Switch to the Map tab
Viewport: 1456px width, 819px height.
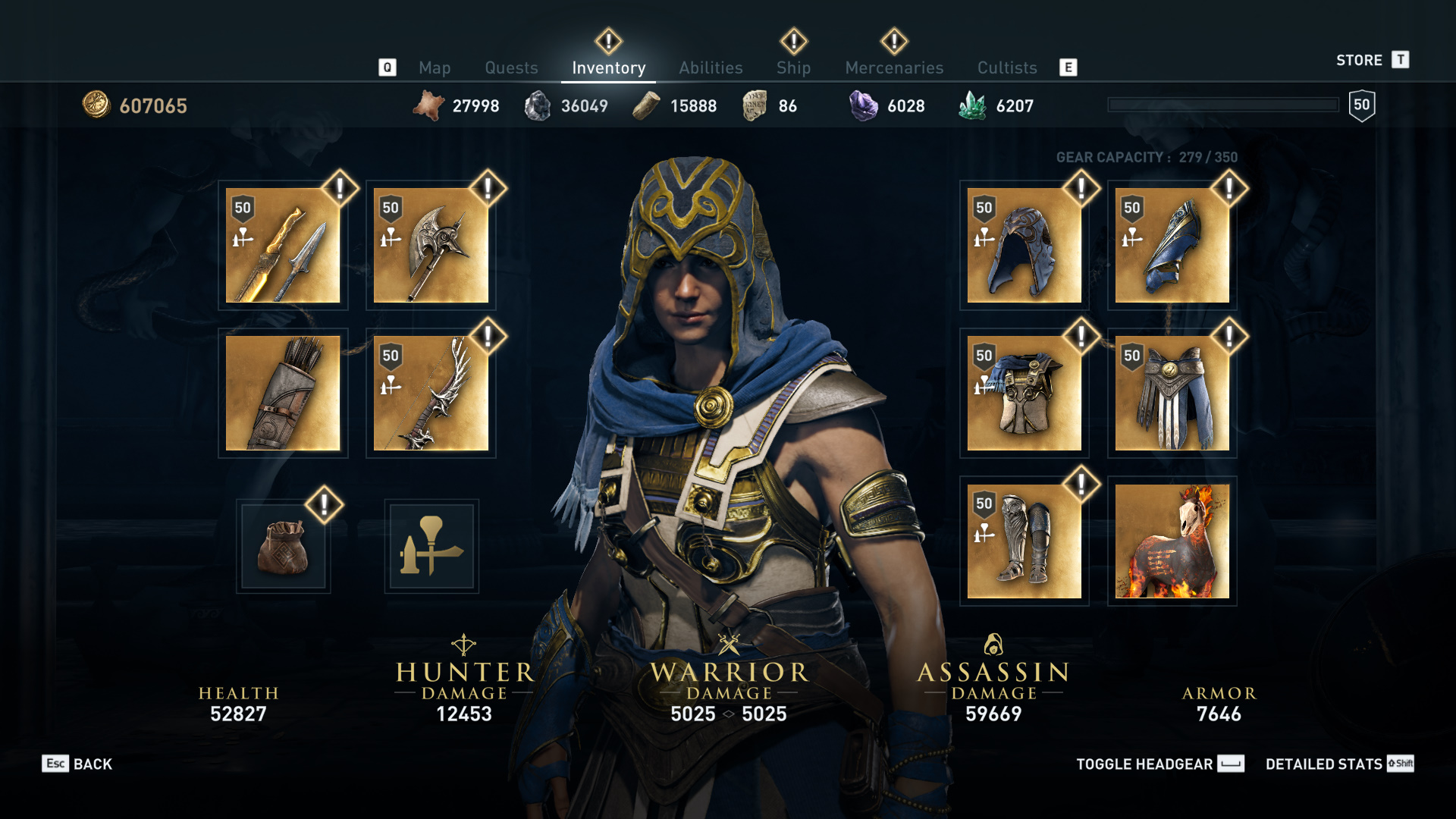pyautogui.click(x=435, y=68)
